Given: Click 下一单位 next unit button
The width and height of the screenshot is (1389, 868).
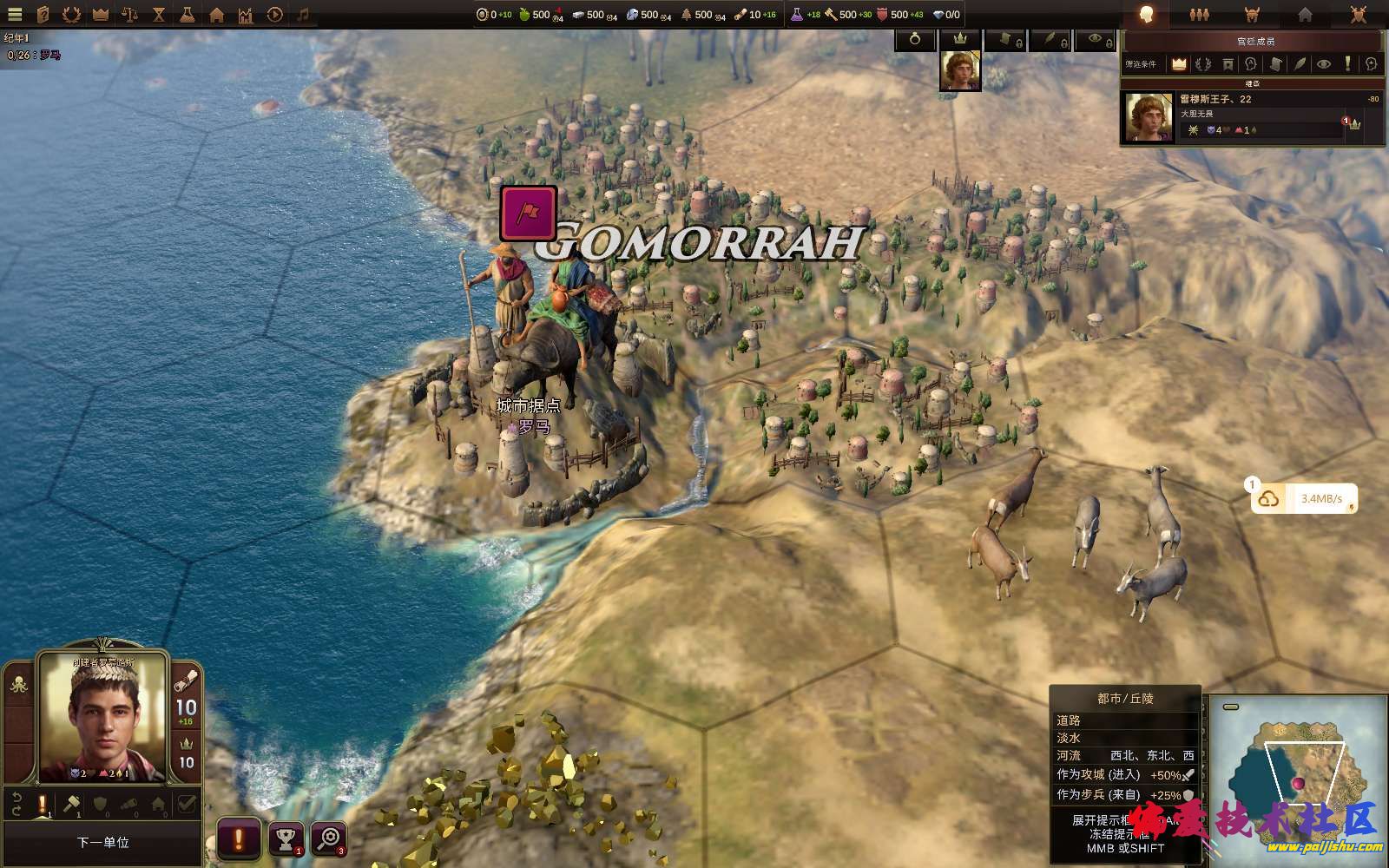Looking at the screenshot, I should pyautogui.click(x=102, y=842).
